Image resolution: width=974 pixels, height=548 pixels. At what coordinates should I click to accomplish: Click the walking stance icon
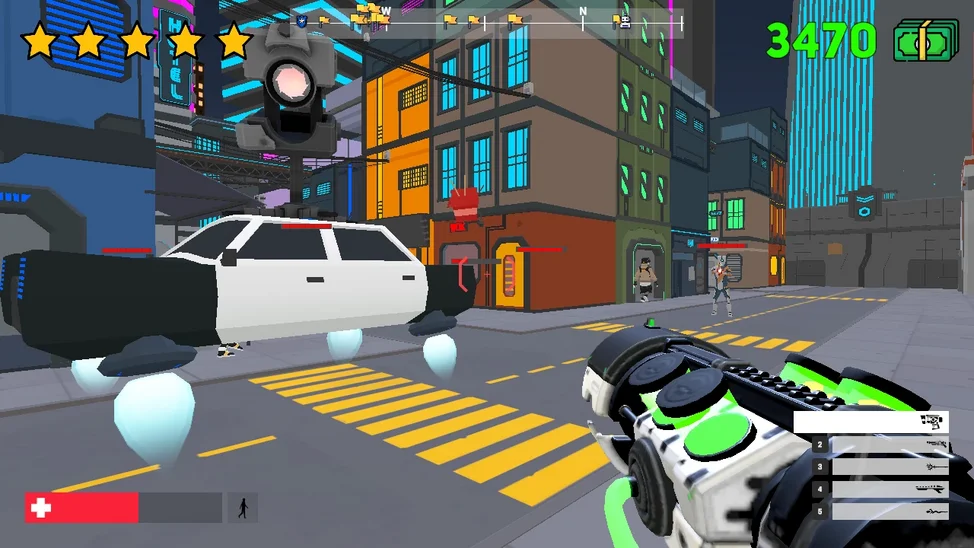pos(242,508)
